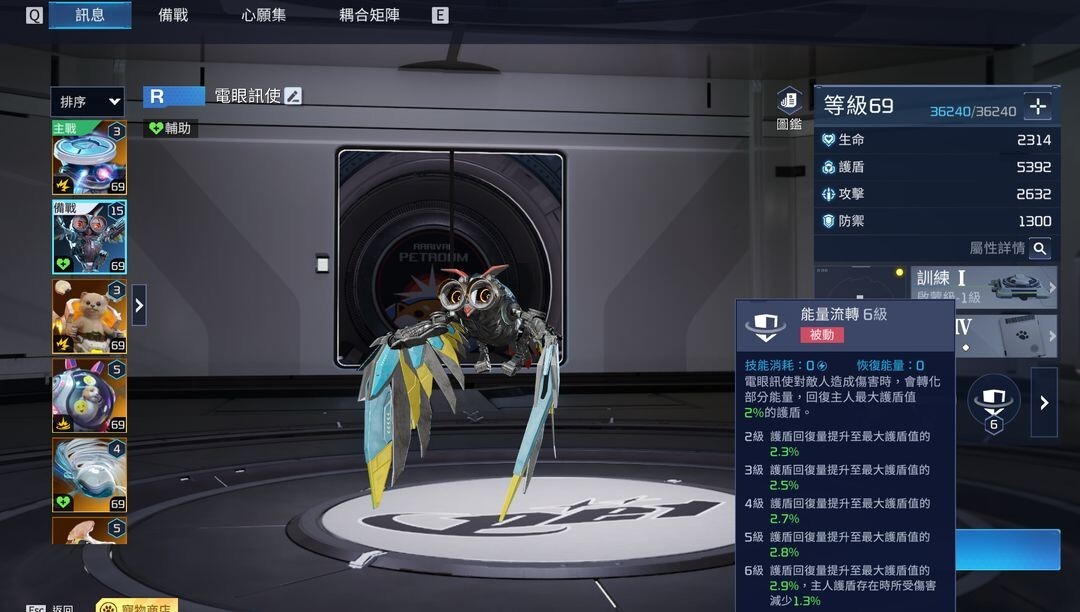Select the bear pet thumbnail

click(89, 316)
